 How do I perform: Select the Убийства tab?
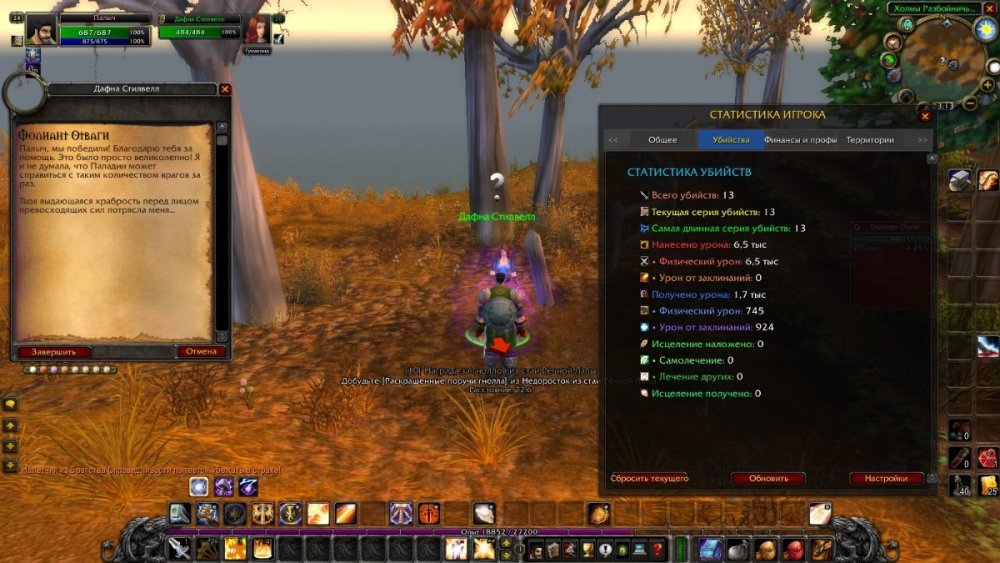pyautogui.click(x=731, y=140)
